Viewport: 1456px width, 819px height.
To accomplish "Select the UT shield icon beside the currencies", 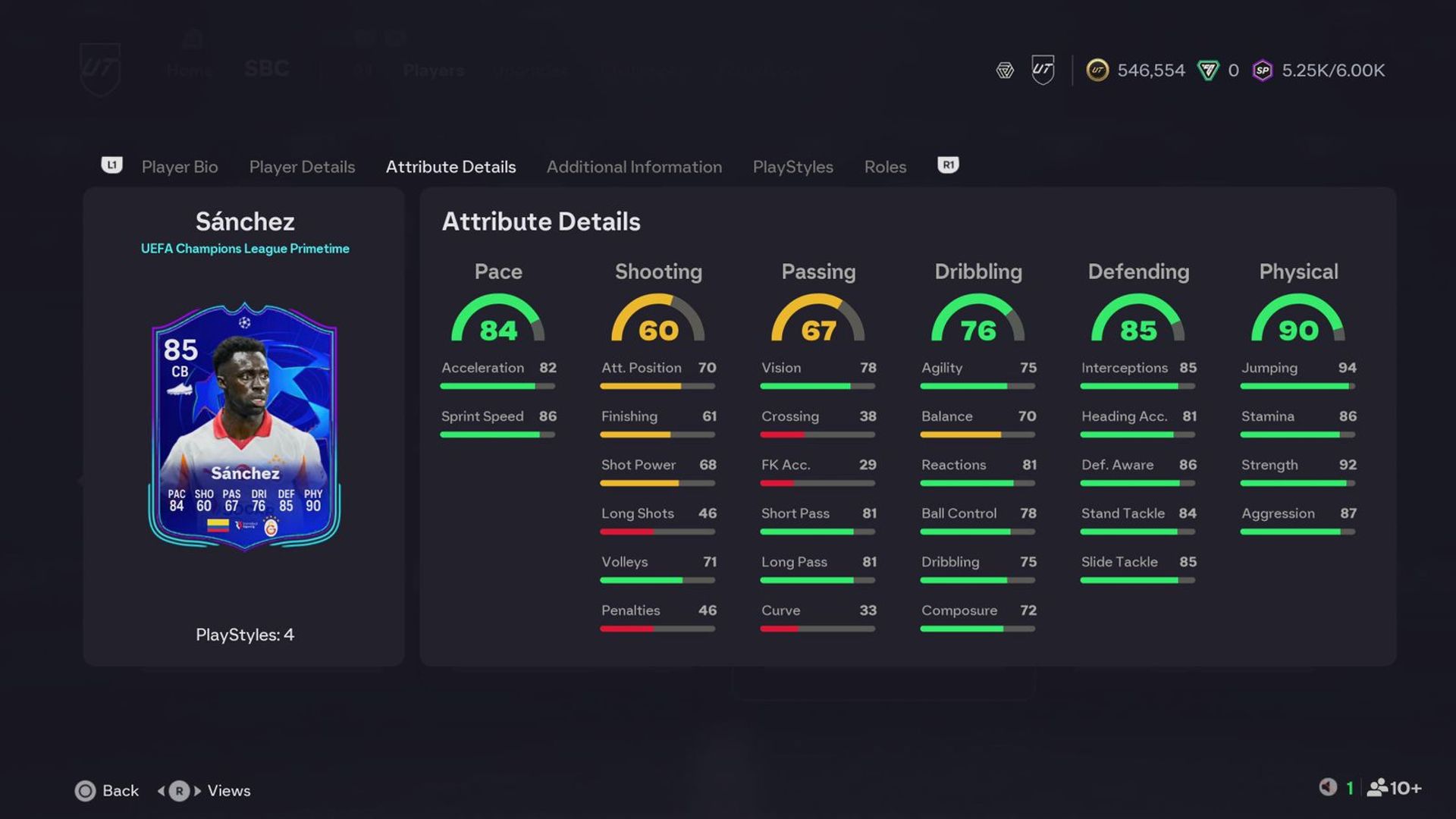I will coord(1042,70).
